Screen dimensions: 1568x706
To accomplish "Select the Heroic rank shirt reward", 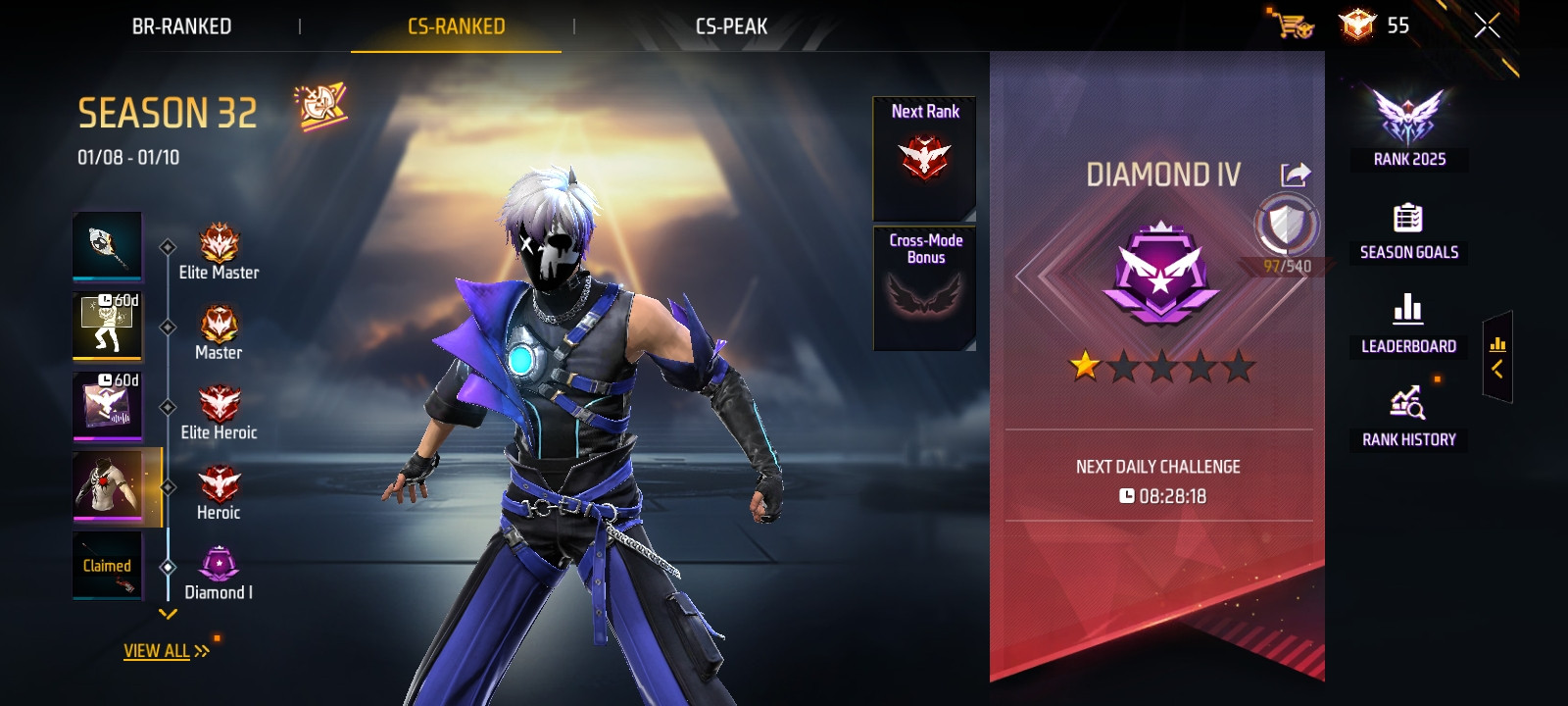I will (108, 486).
